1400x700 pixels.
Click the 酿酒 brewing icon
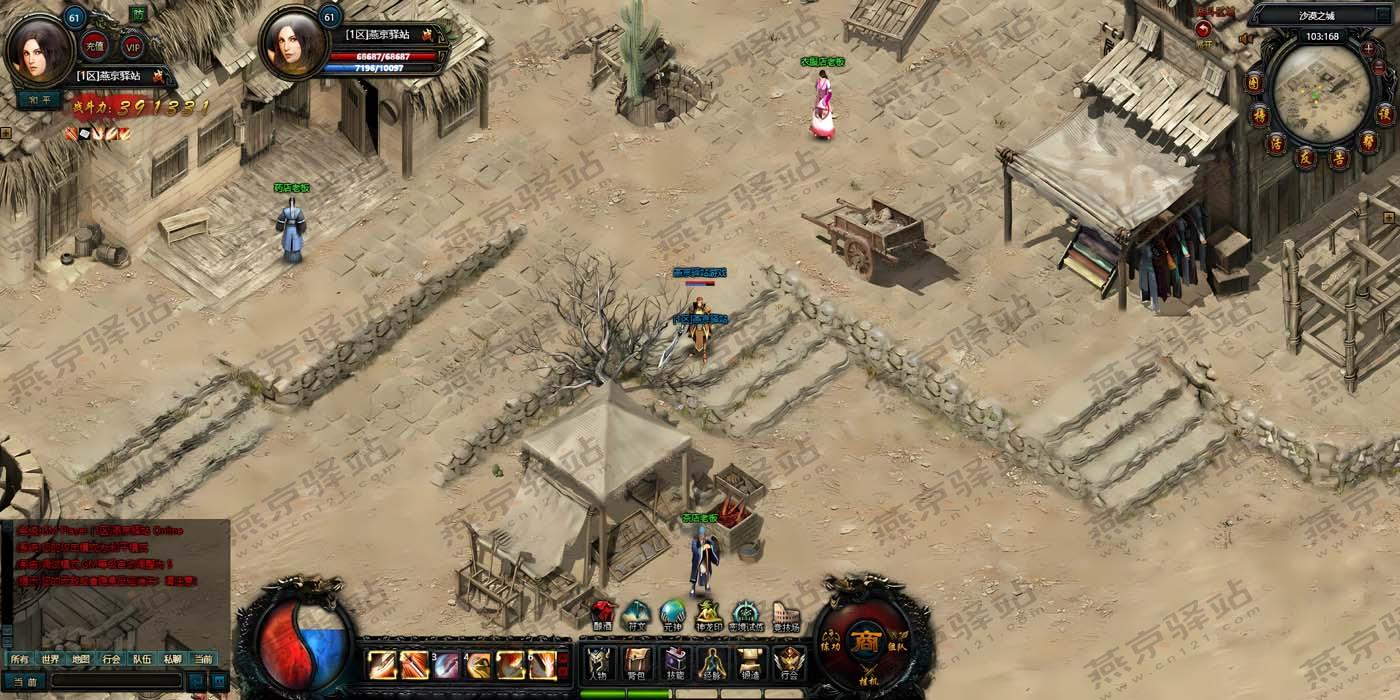(602, 614)
